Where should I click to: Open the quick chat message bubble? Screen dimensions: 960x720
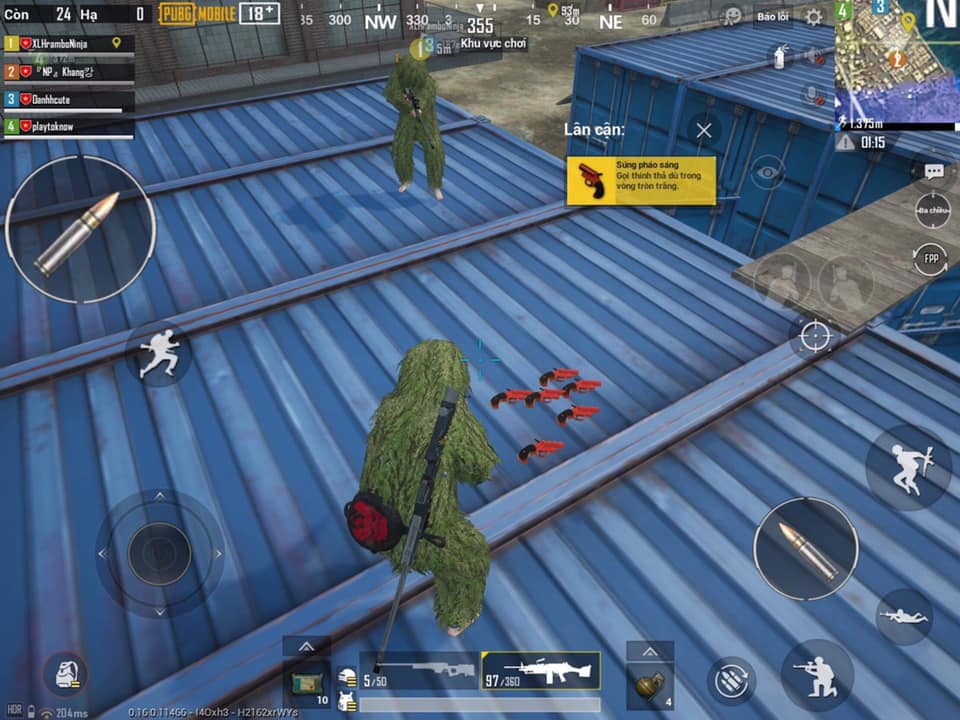[x=933, y=171]
